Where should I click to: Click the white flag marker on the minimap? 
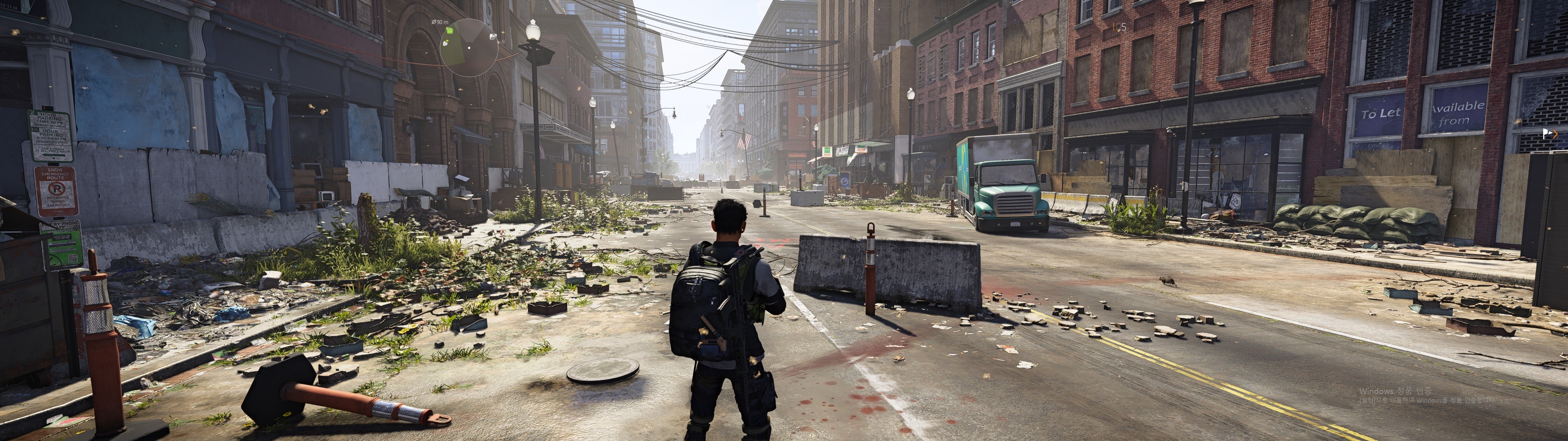point(492,37)
